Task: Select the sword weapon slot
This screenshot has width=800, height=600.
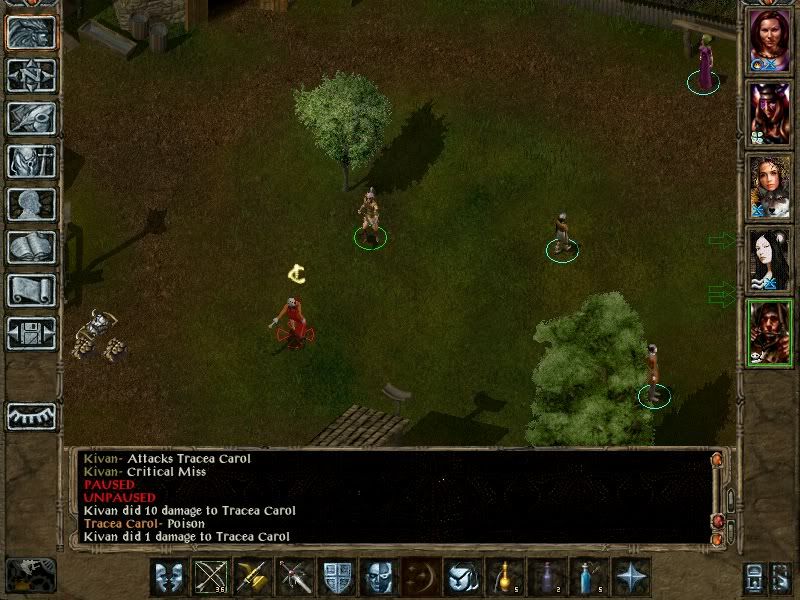Action: [295, 577]
